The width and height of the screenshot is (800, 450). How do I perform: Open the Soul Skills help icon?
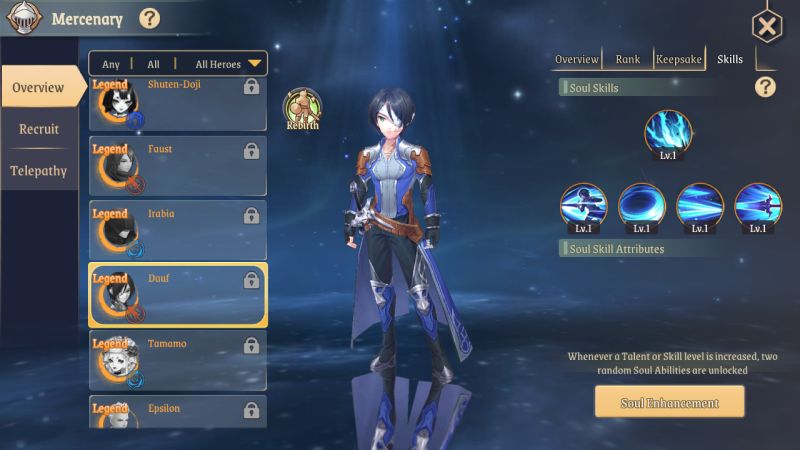[765, 87]
